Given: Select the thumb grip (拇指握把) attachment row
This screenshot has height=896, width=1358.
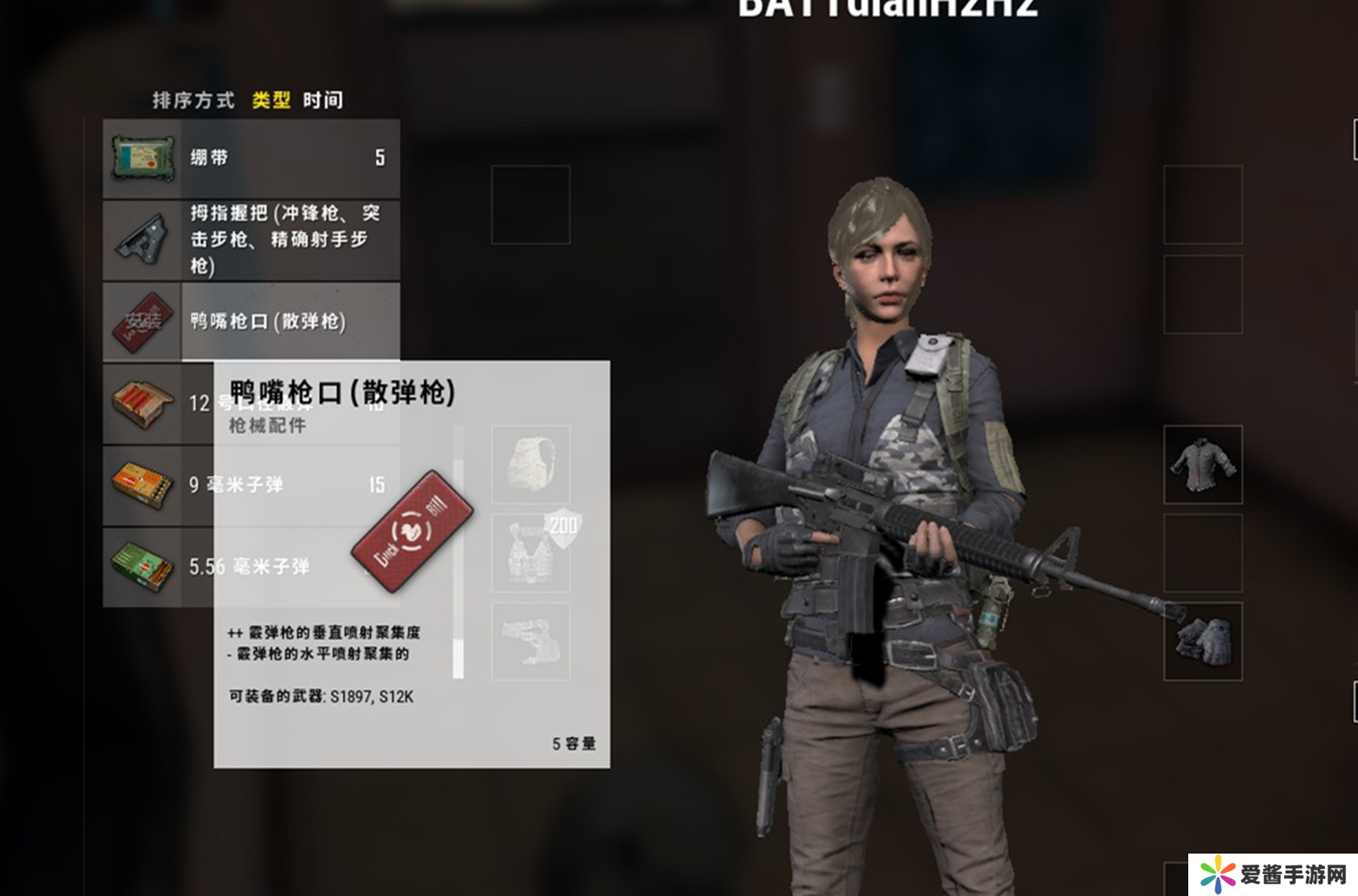Looking at the screenshot, I should (251, 240).
